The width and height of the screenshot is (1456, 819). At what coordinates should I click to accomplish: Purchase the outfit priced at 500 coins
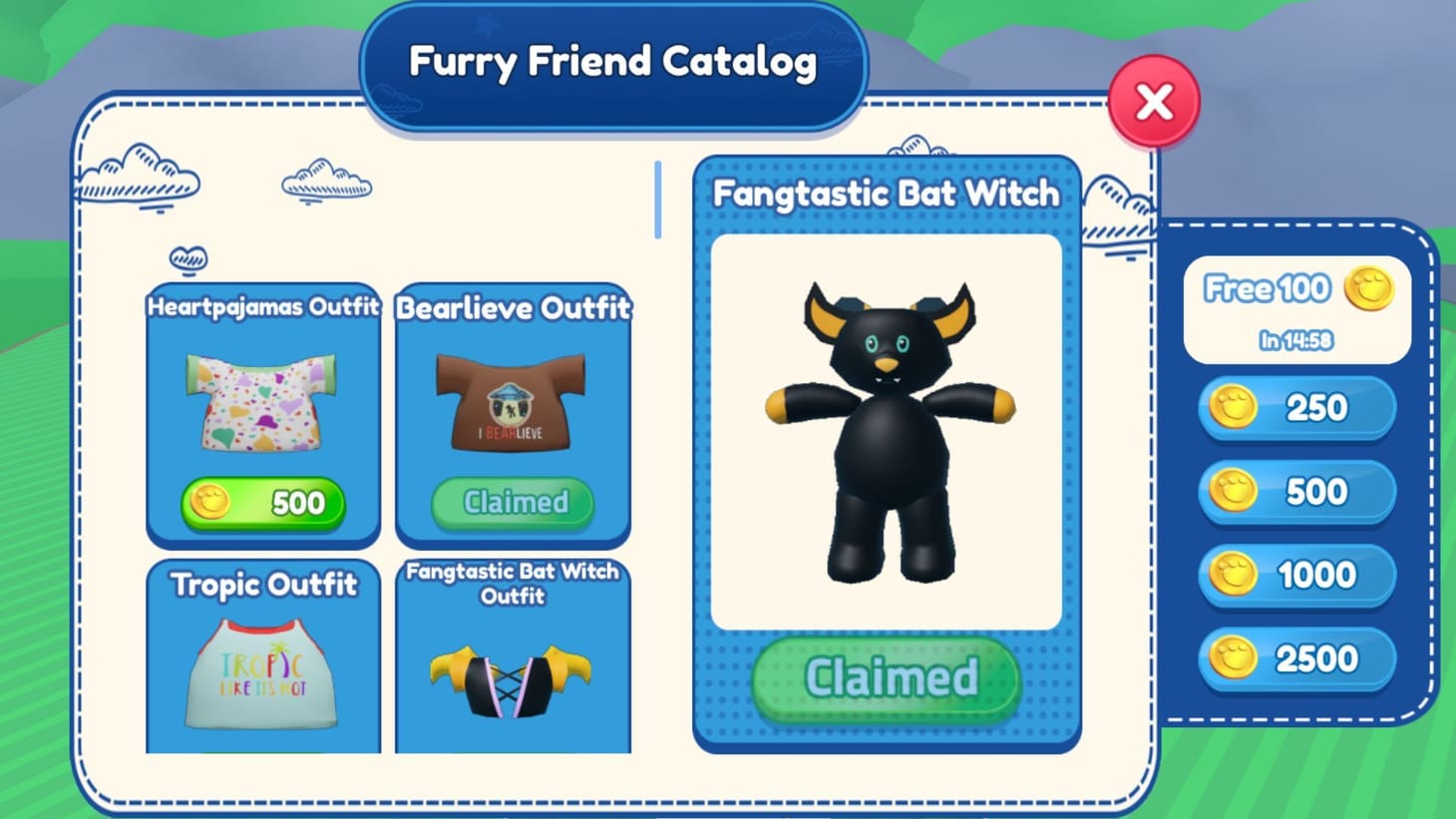tap(261, 504)
